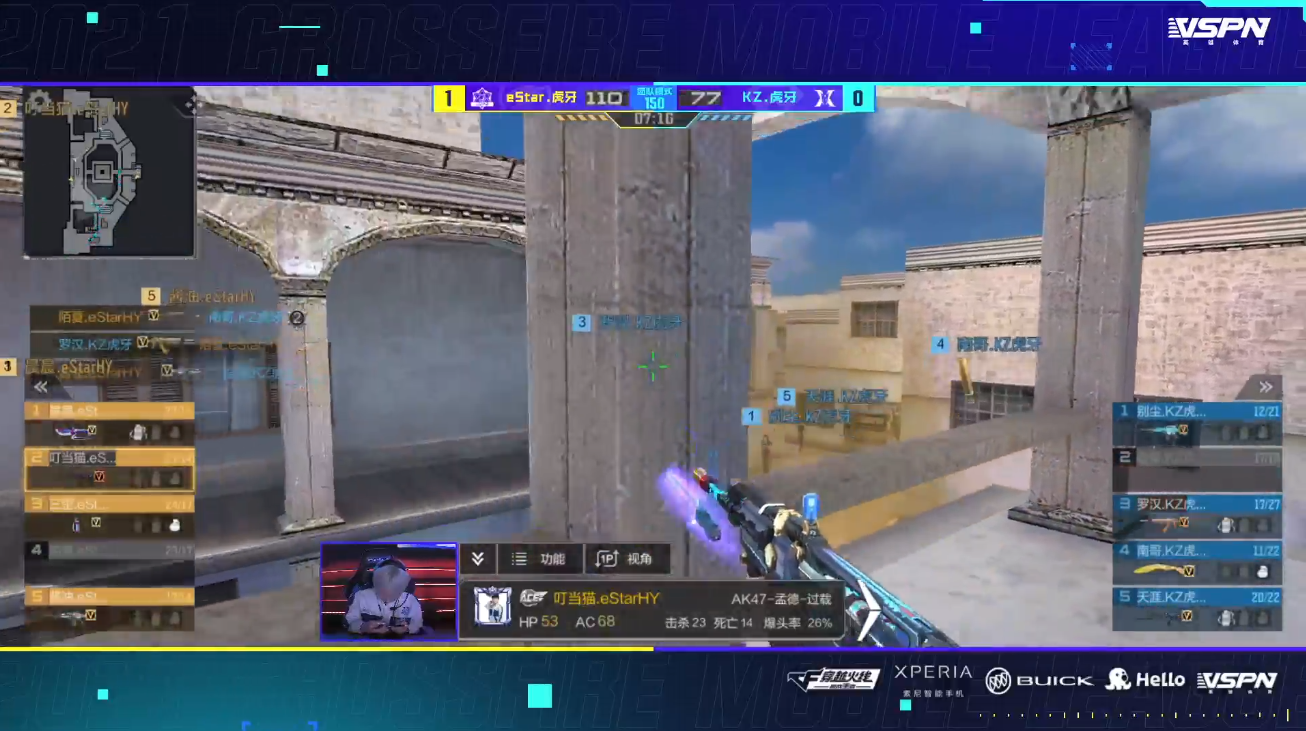This screenshot has height=731, width=1306.
Task: Switch camera with the 视角 button
Action: pyautogui.click(x=626, y=559)
